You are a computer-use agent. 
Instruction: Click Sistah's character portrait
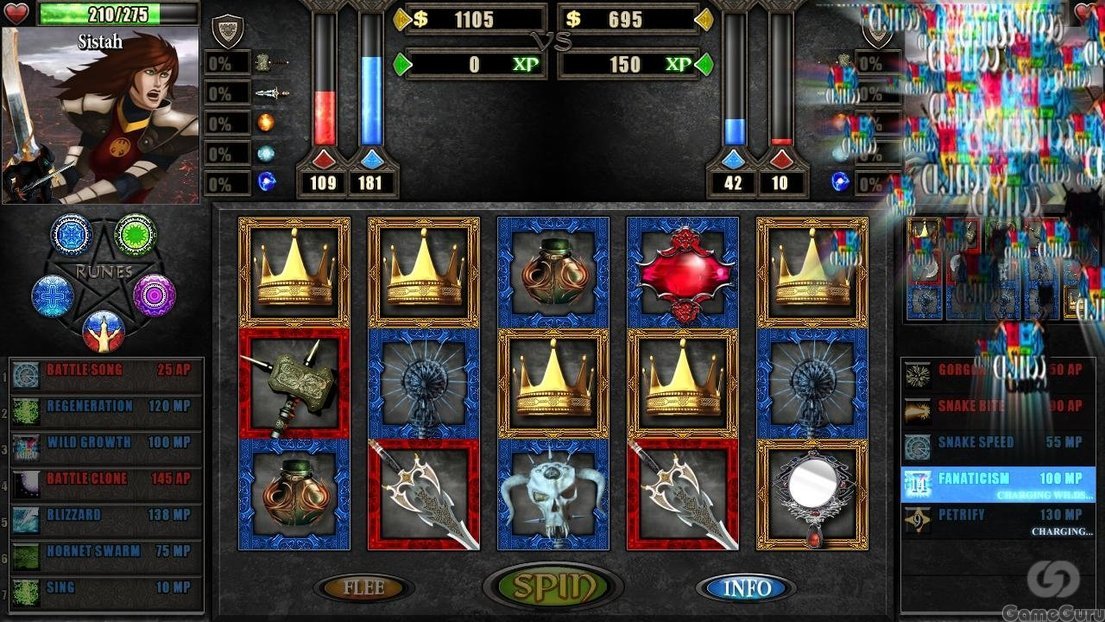coord(100,115)
